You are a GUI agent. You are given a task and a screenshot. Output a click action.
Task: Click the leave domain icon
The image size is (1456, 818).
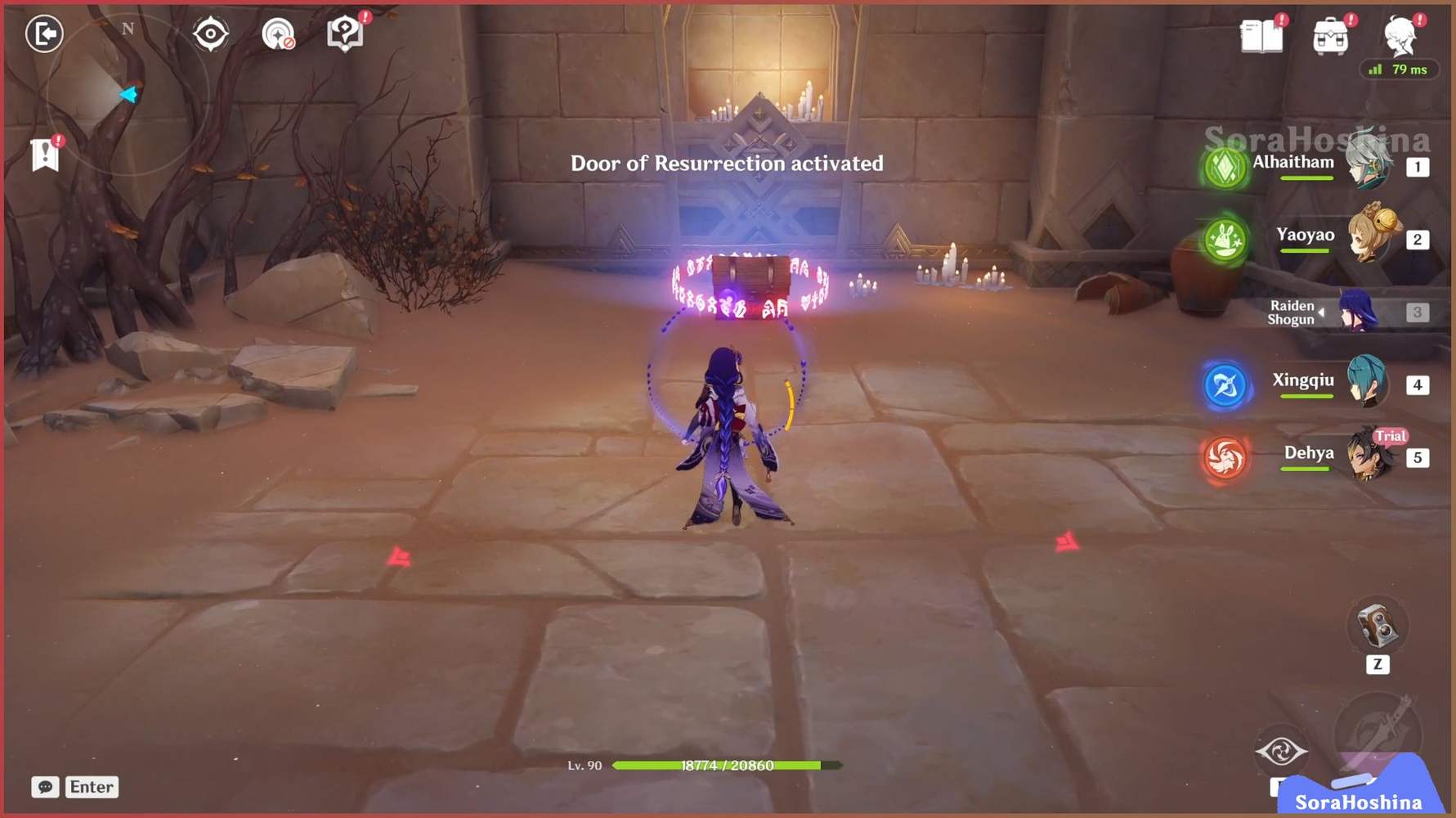pyautogui.click(x=45, y=34)
